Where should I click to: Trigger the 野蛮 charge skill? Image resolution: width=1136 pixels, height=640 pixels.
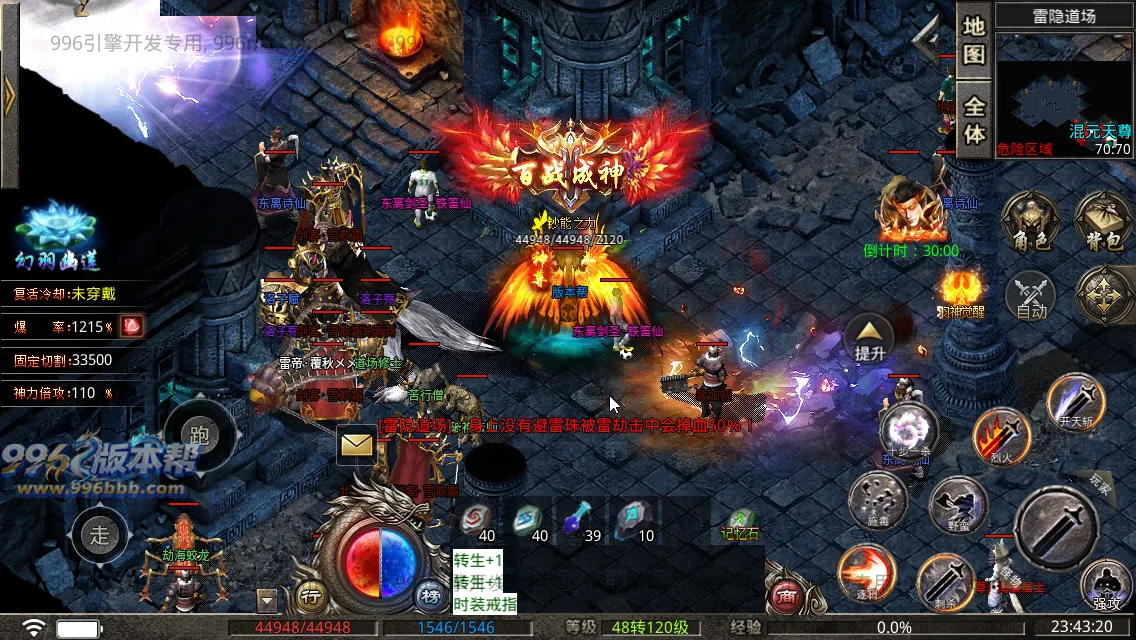point(957,506)
